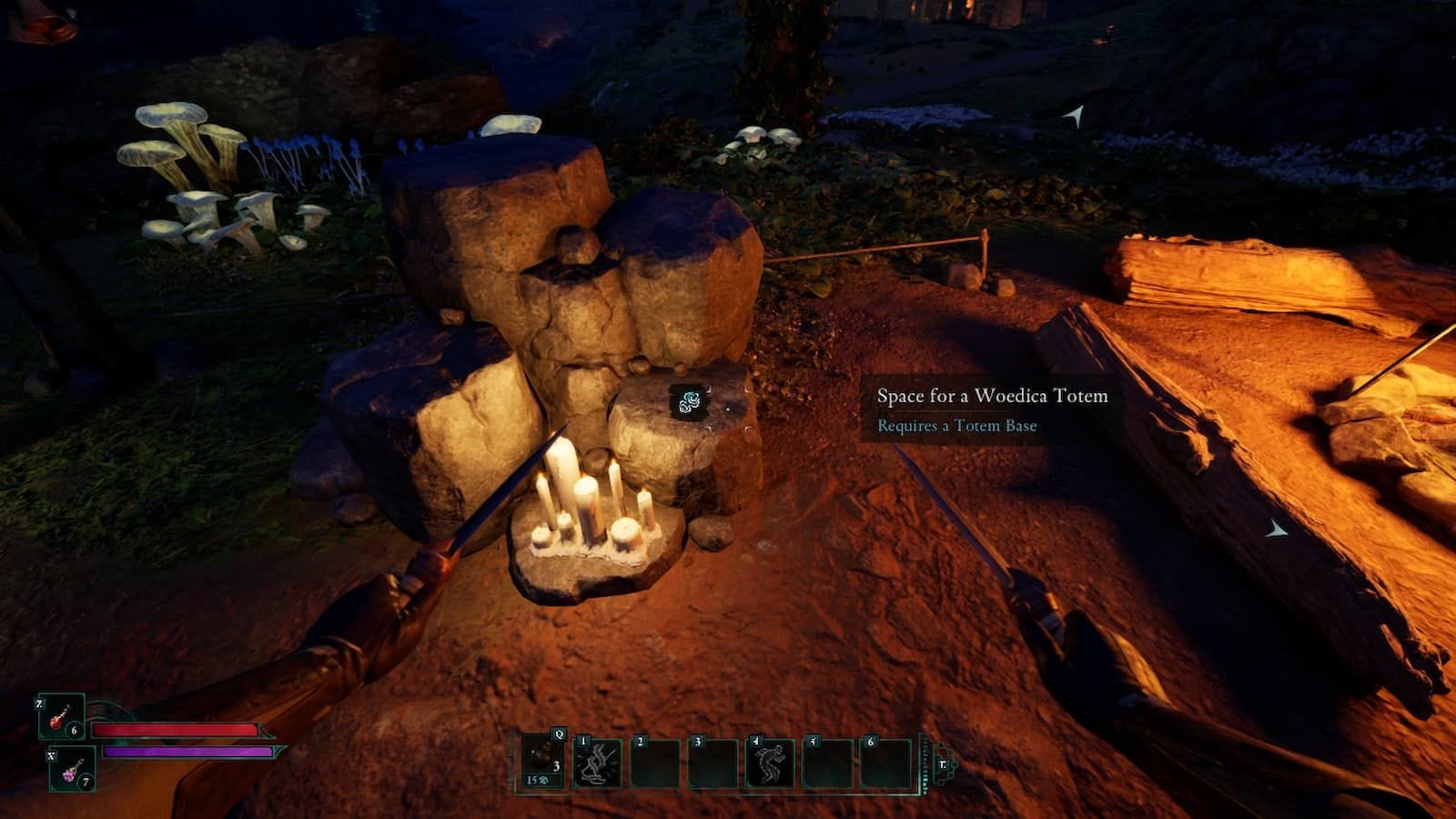Select the grenade item in the Q slot

click(541, 756)
